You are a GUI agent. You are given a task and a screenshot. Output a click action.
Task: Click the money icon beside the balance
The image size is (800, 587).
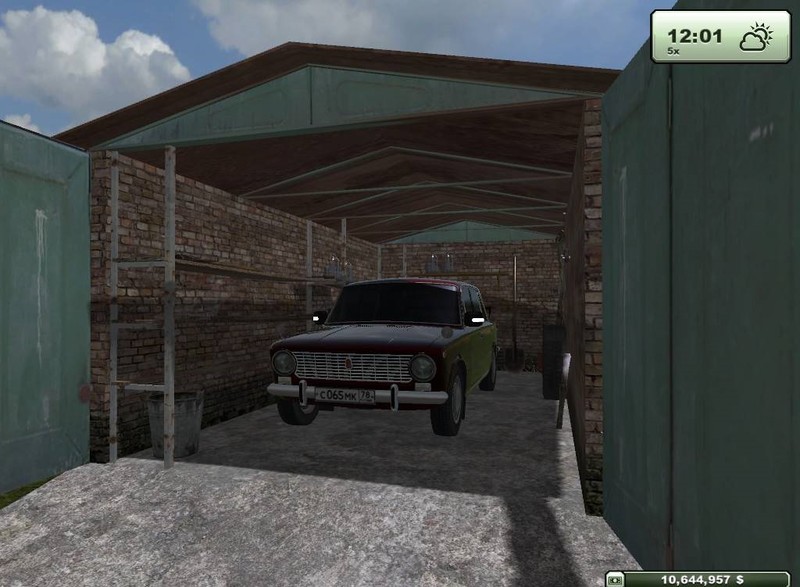tap(616, 579)
